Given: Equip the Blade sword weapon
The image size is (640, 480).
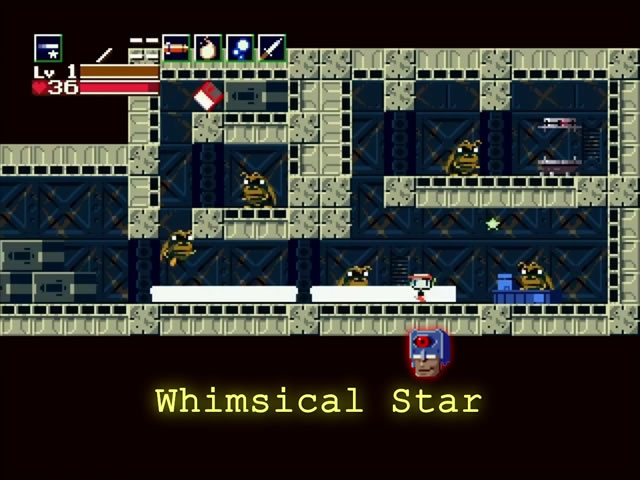Looking at the screenshot, I should pos(271,47).
